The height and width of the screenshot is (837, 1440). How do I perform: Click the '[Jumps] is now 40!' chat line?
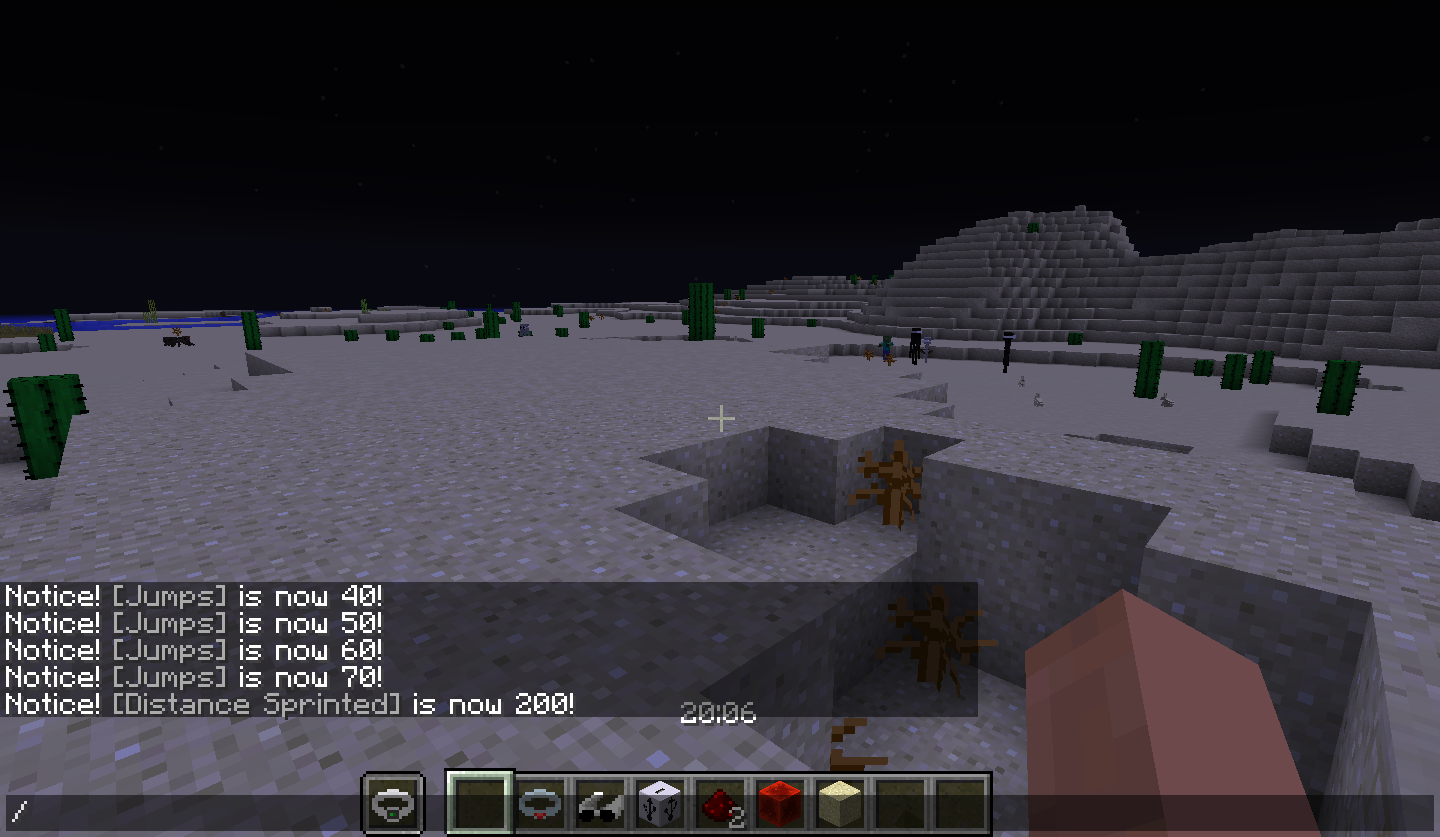tap(190, 596)
